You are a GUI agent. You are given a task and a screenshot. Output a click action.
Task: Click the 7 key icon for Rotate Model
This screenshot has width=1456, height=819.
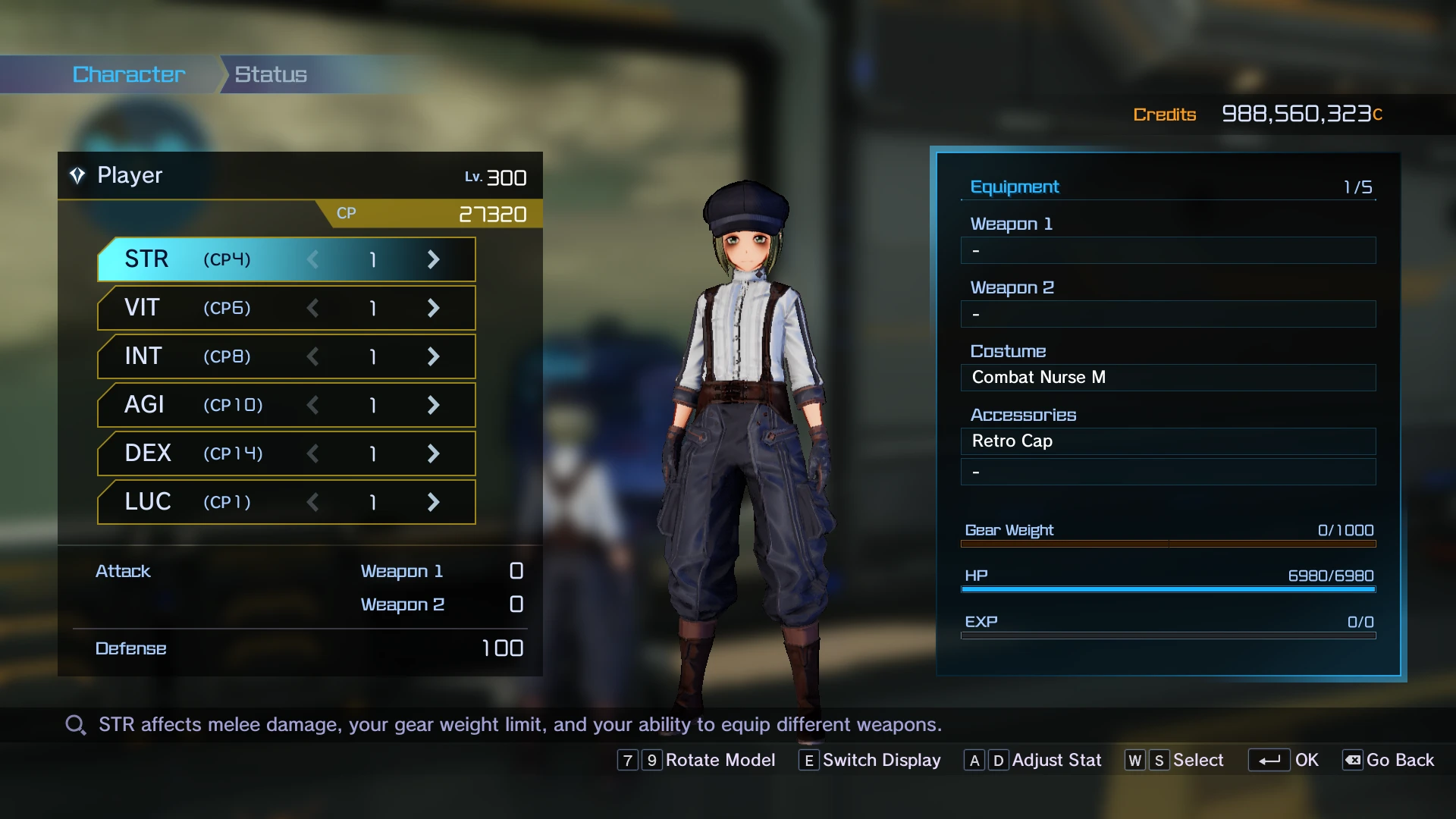point(627,760)
